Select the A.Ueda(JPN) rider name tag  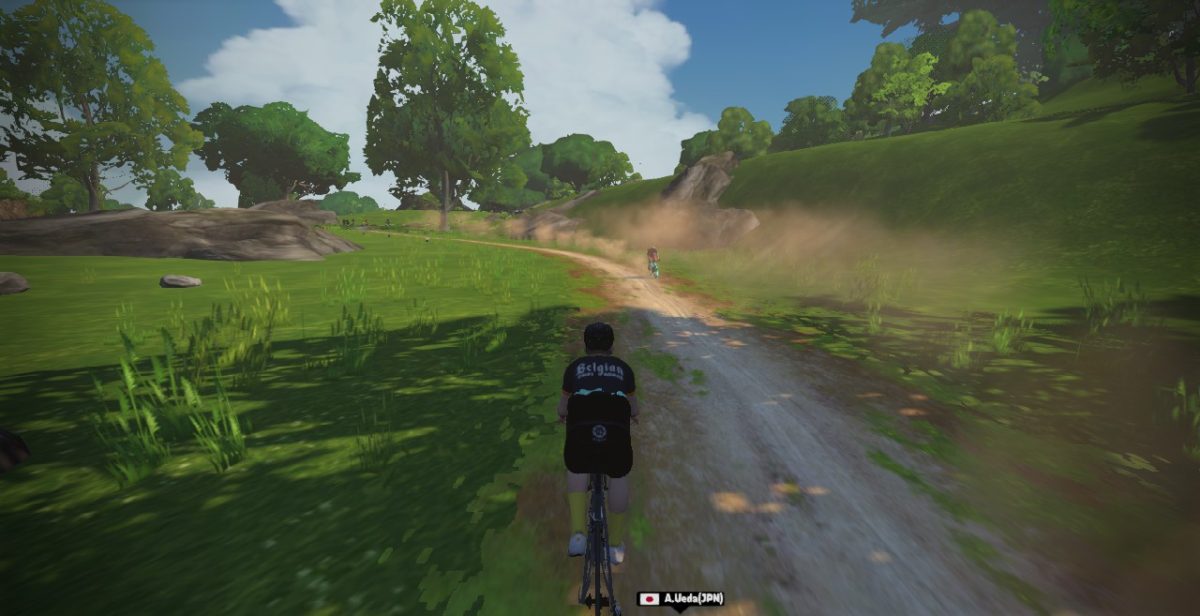pos(681,599)
